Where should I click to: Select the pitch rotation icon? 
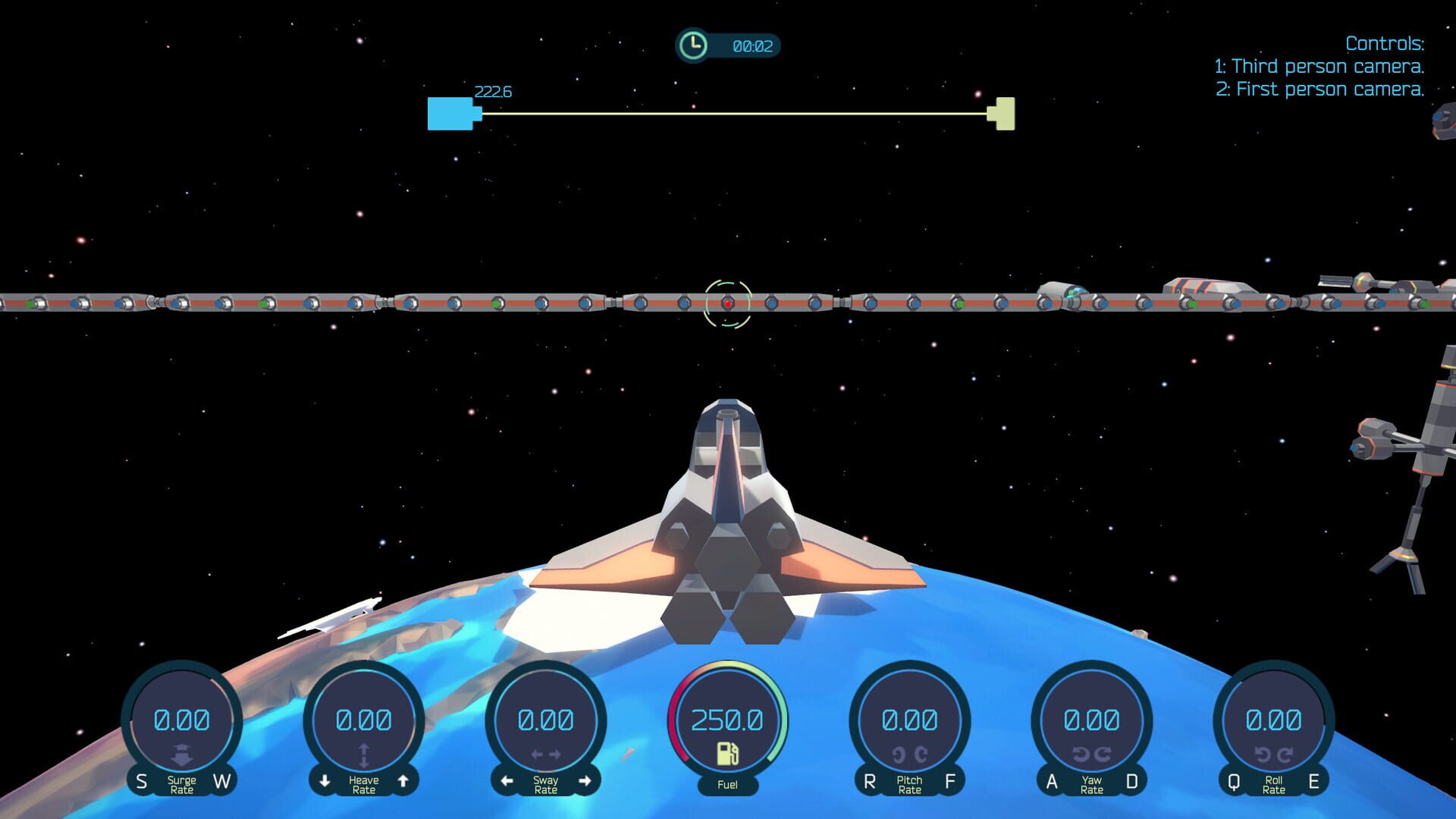[909, 754]
